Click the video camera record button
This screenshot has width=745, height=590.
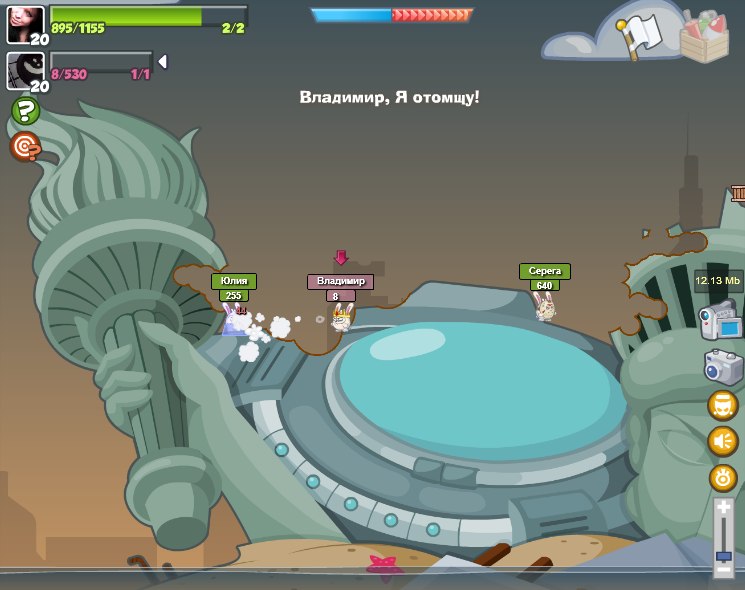[x=722, y=321]
